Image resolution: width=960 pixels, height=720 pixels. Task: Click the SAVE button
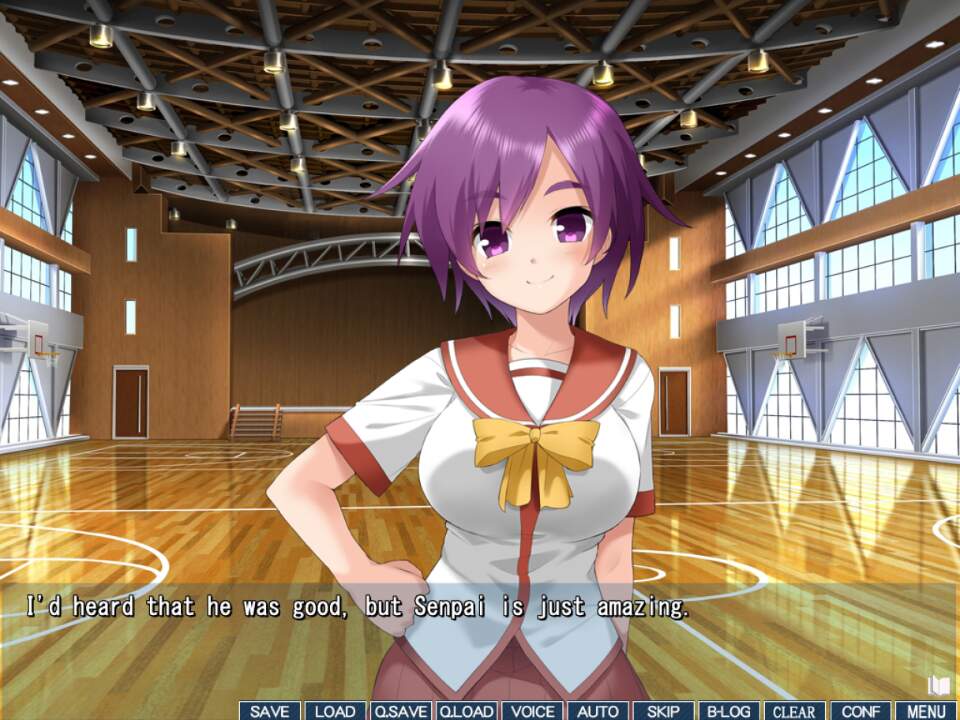(x=270, y=711)
